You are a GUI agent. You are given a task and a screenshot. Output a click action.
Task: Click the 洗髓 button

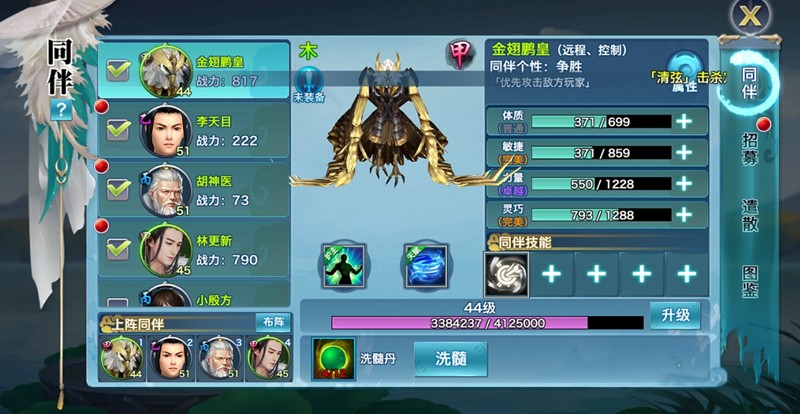tap(450, 359)
